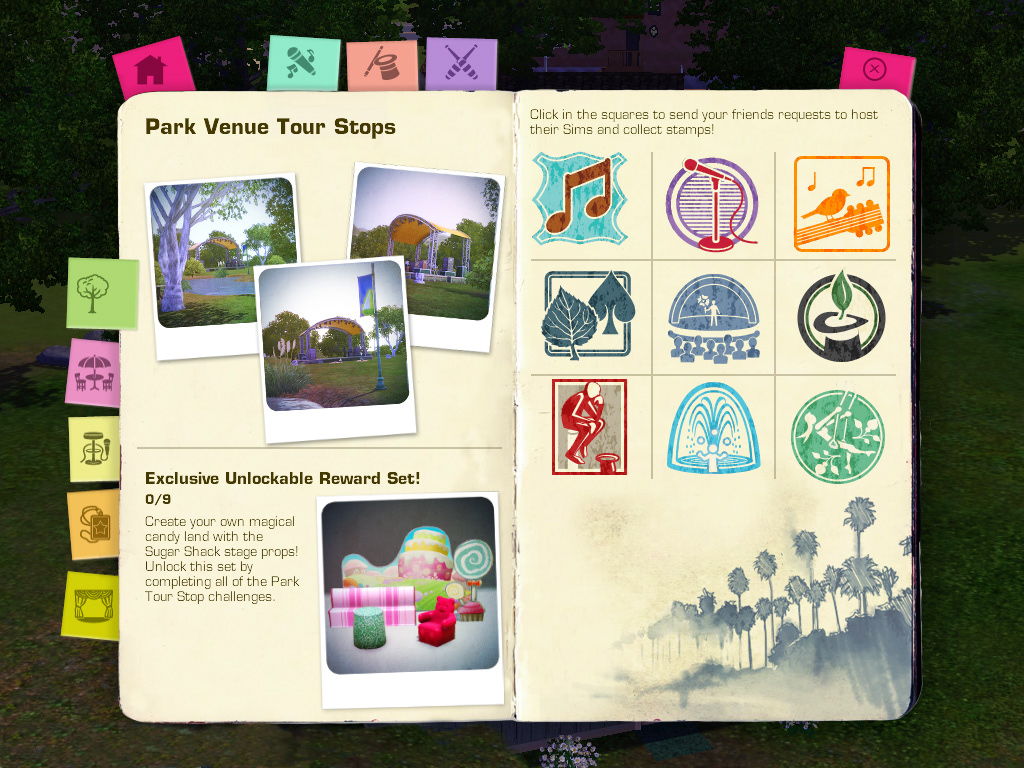The width and height of the screenshot is (1024, 768).
Task: Select the magic wand and top hat tab
Action: [381, 66]
